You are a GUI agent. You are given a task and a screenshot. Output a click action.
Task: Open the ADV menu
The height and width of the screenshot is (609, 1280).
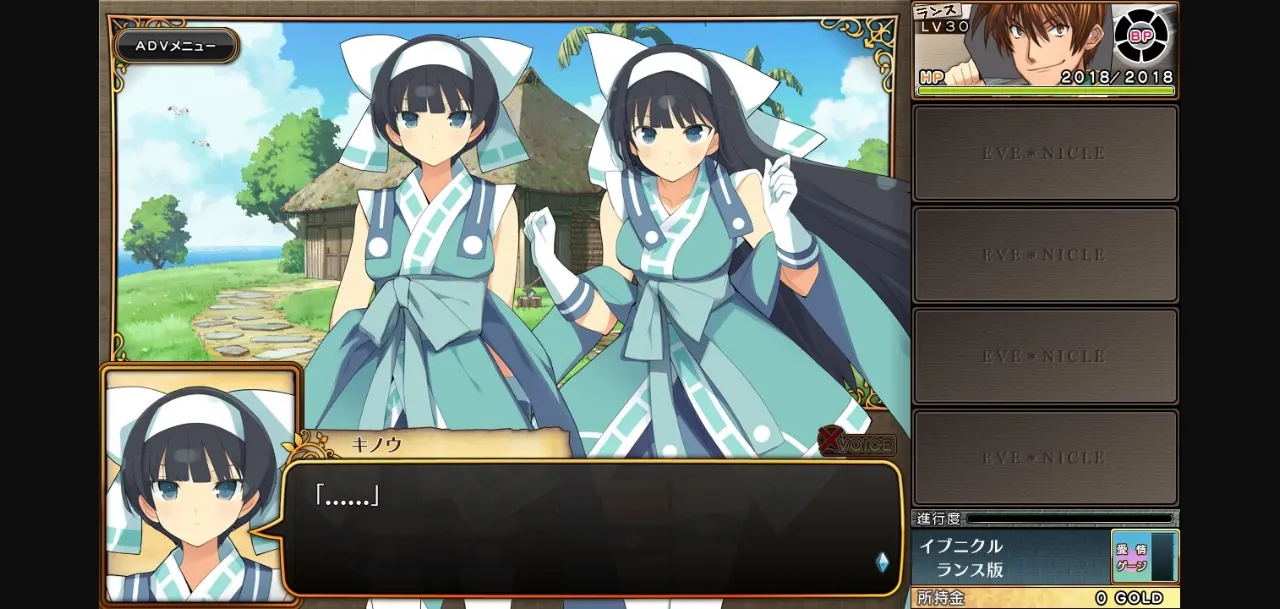tap(176, 46)
